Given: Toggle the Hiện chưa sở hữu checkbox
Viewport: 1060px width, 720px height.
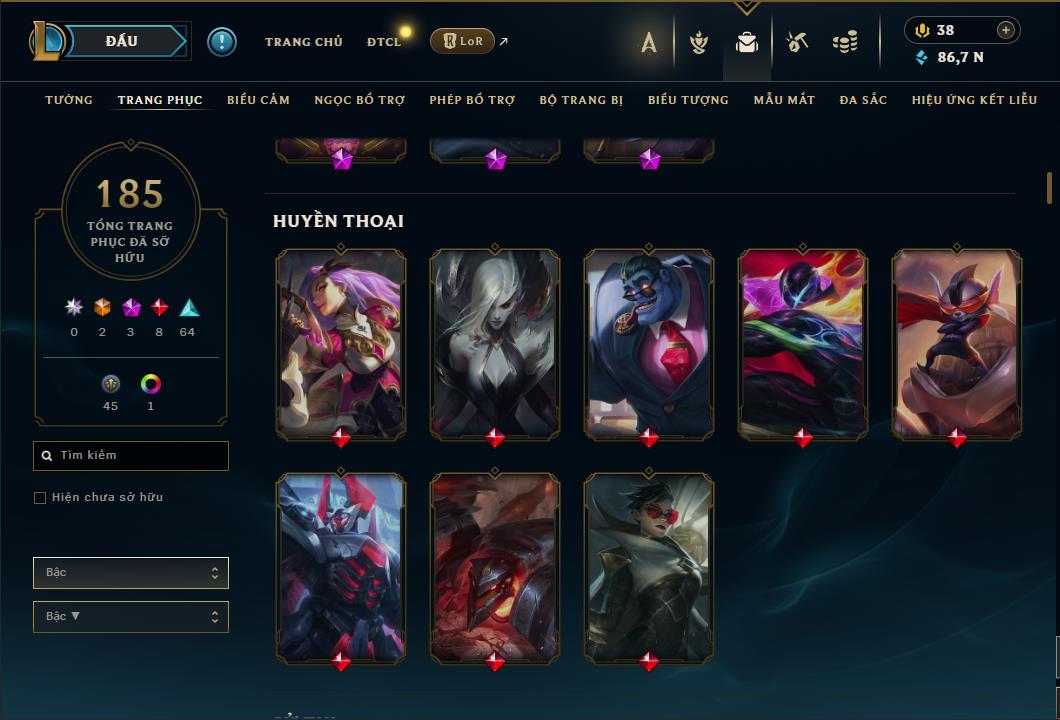Looking at the screenshot, I should click(40, 498).
